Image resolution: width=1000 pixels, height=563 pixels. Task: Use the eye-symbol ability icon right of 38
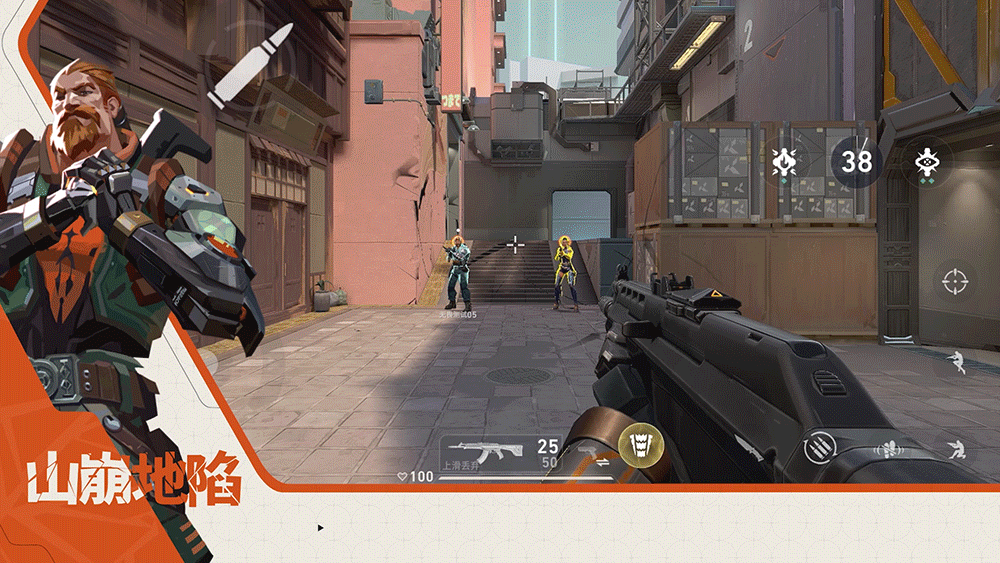(926, 161)
